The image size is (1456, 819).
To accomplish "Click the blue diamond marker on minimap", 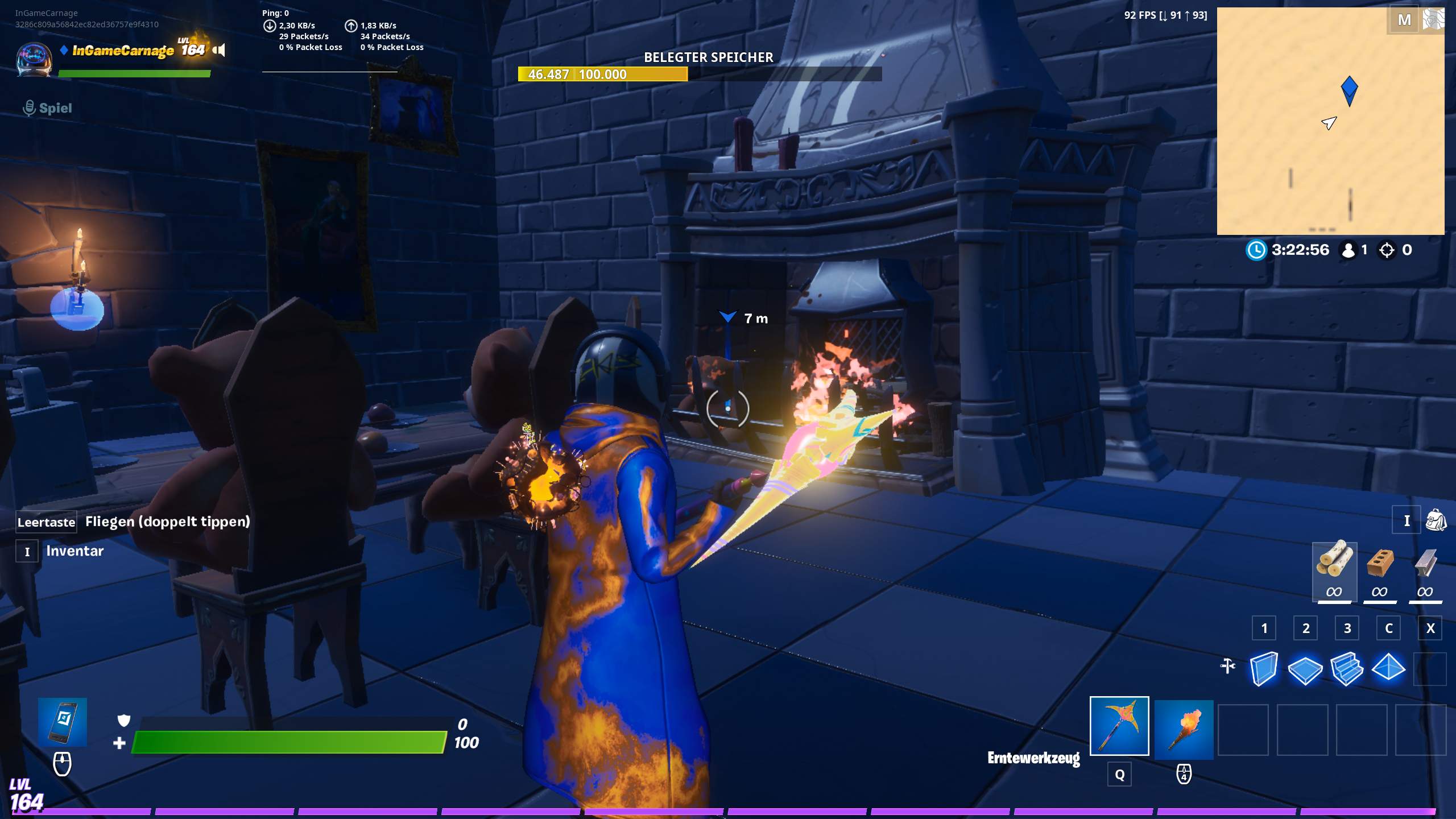I will coord(1349,90).
